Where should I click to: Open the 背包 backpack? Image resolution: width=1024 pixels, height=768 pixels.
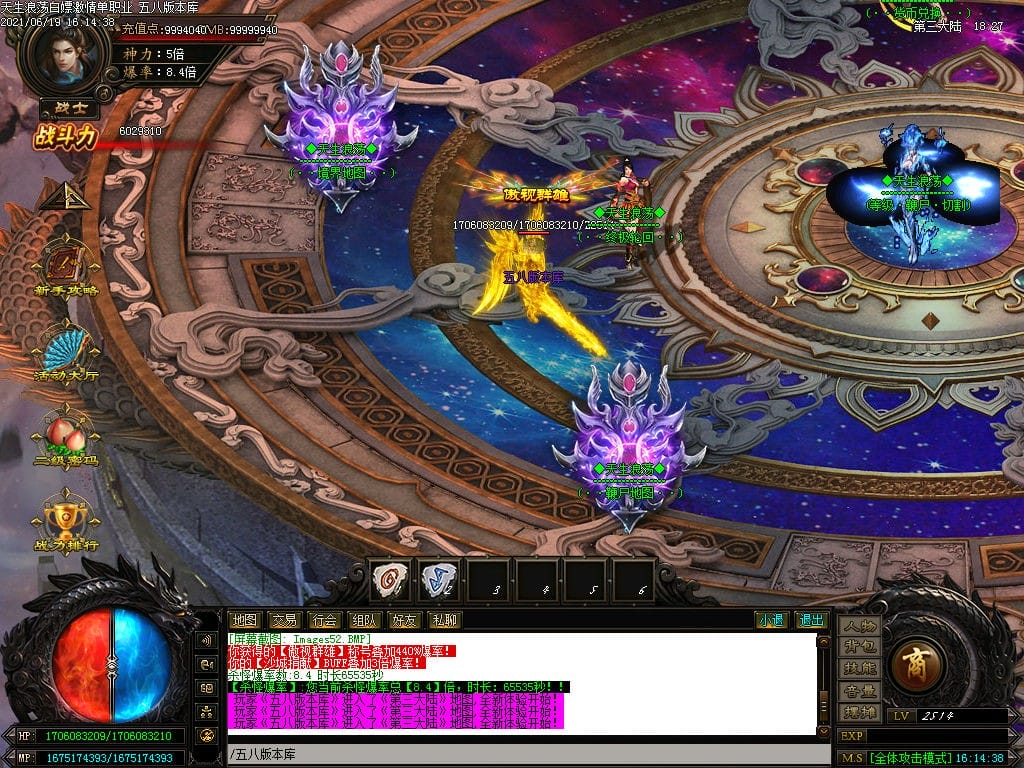pos(859,647)
